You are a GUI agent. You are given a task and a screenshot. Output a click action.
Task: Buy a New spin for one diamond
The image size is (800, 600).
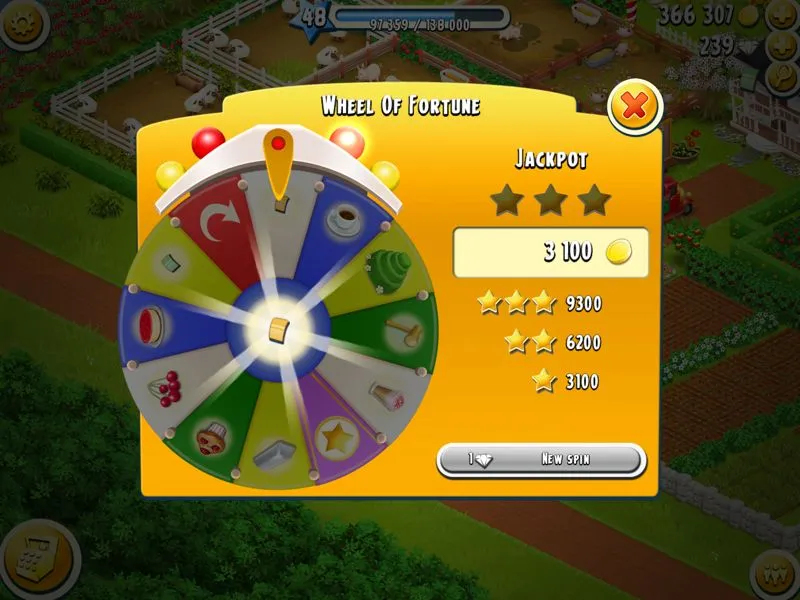pos(541,460)
